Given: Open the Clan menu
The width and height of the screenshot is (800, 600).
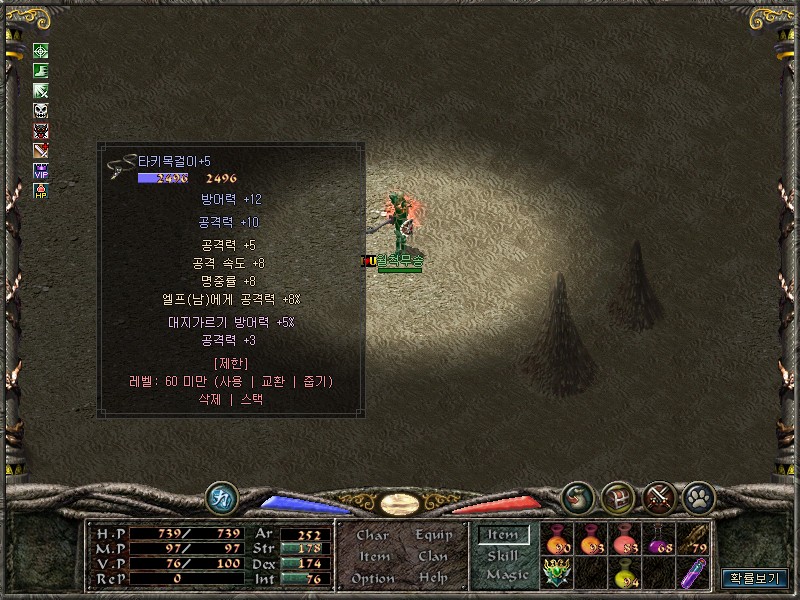Looking at the screenshot, I should click(x=433, y=556).
